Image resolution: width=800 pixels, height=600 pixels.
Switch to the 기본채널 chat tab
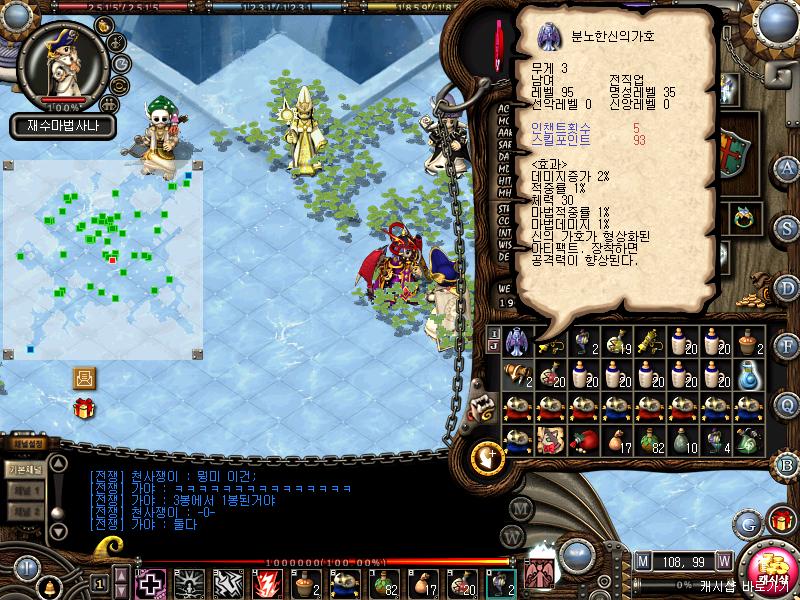[x=23, y=470]
